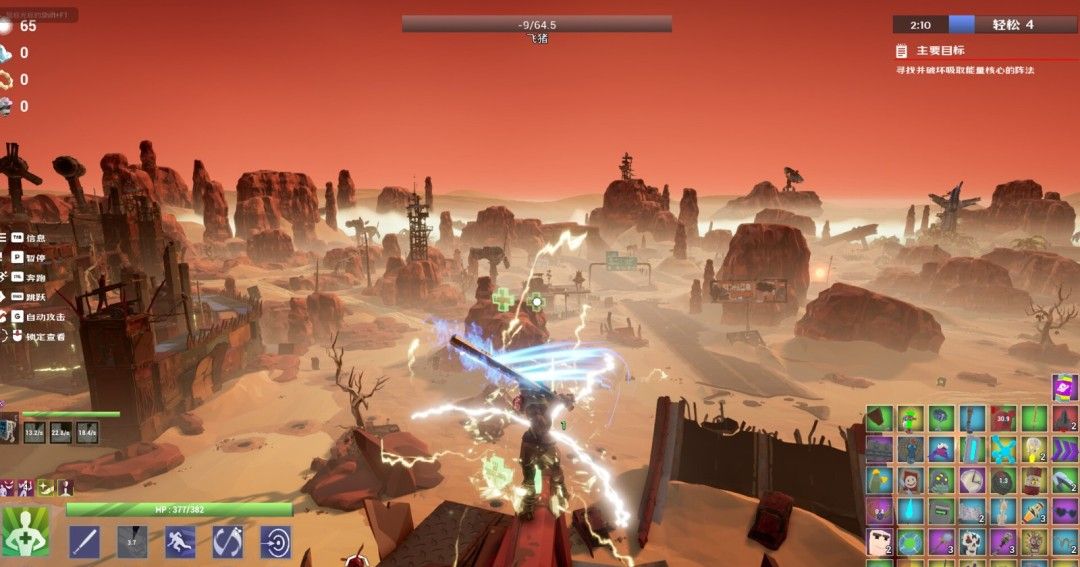Select the clock item in inventory
Image resolution: width=1080 pixels, height=567 pixels.
coord(972,480)
